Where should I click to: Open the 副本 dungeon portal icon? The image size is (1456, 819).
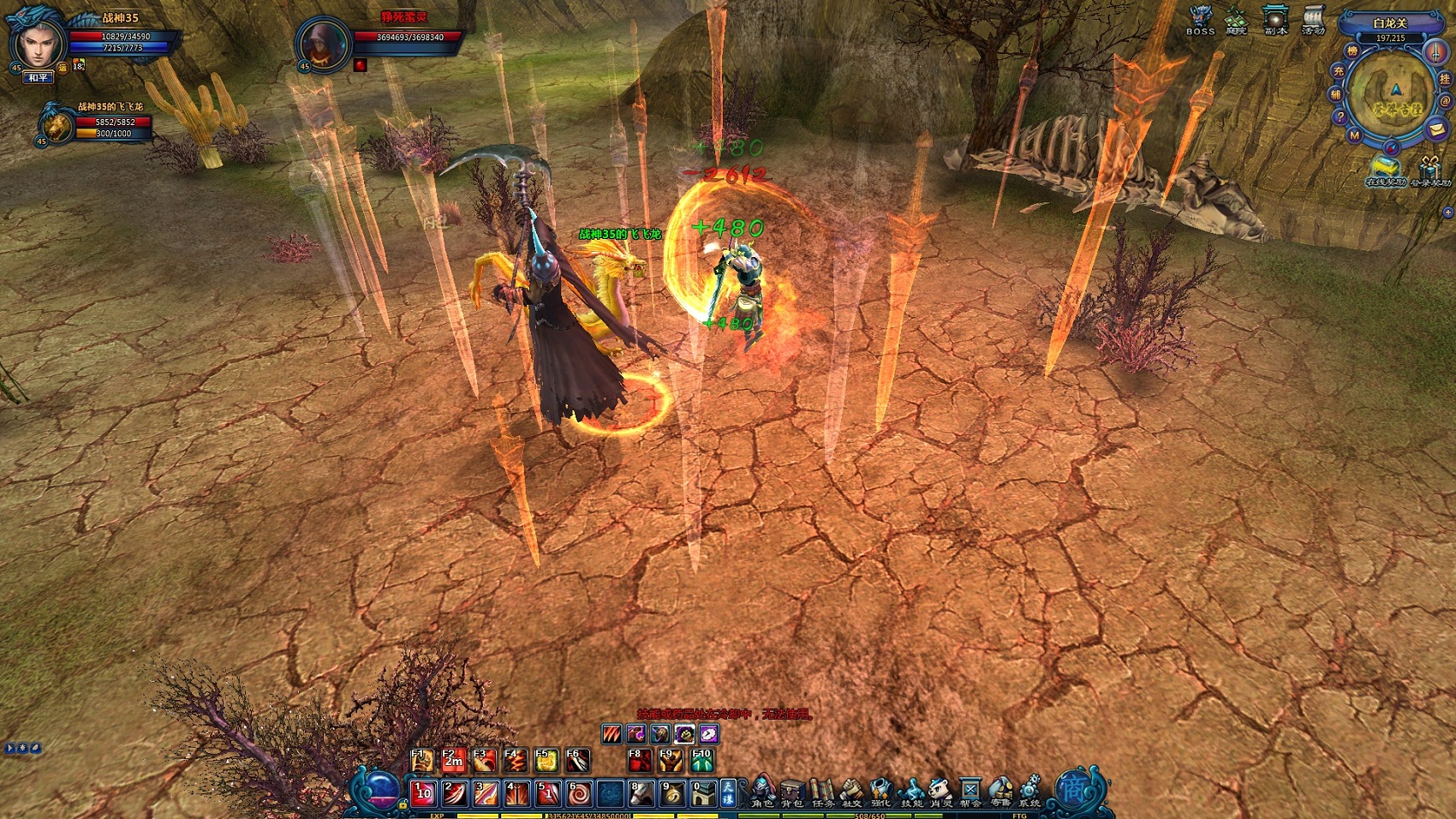(1276, 20)
